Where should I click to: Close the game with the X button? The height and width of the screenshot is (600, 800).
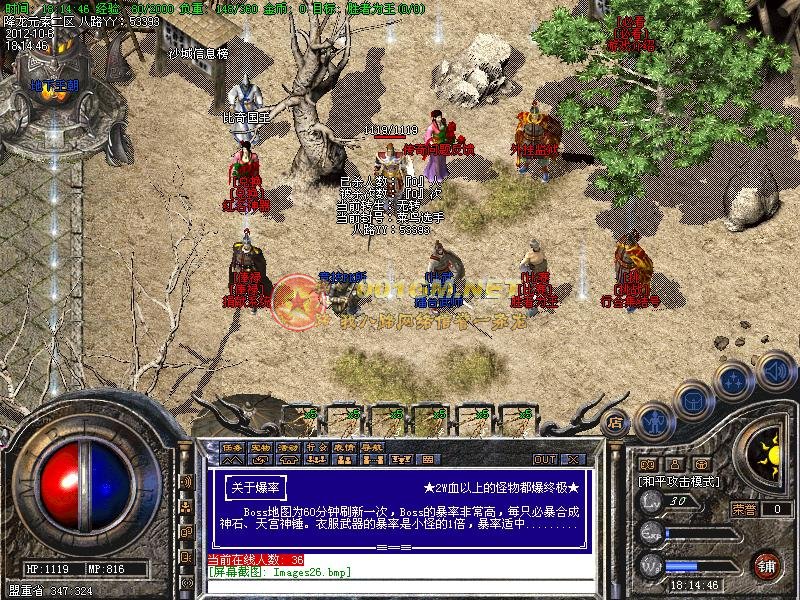click(x=573, y=460)
